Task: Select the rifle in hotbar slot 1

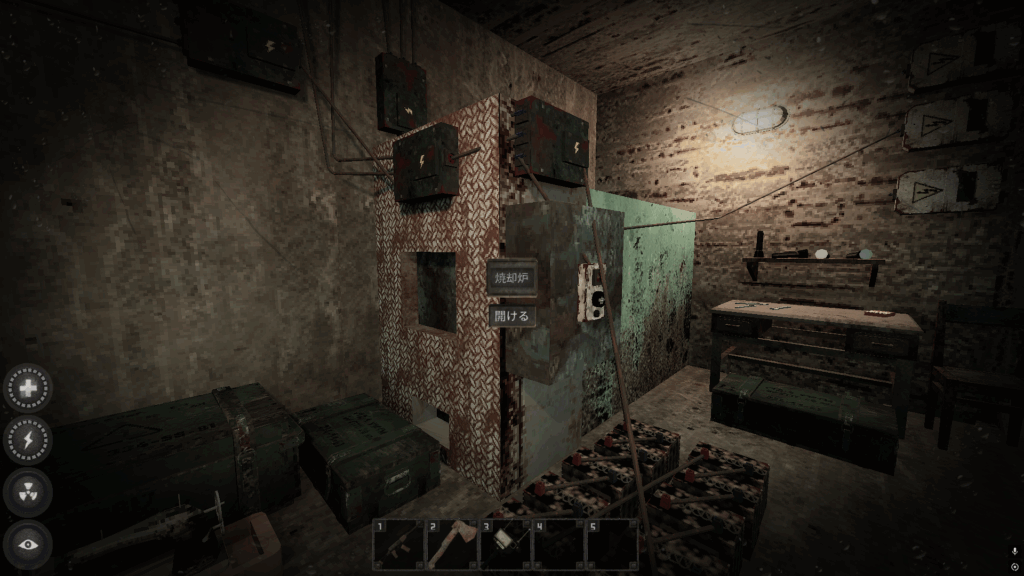Action: 398,544
